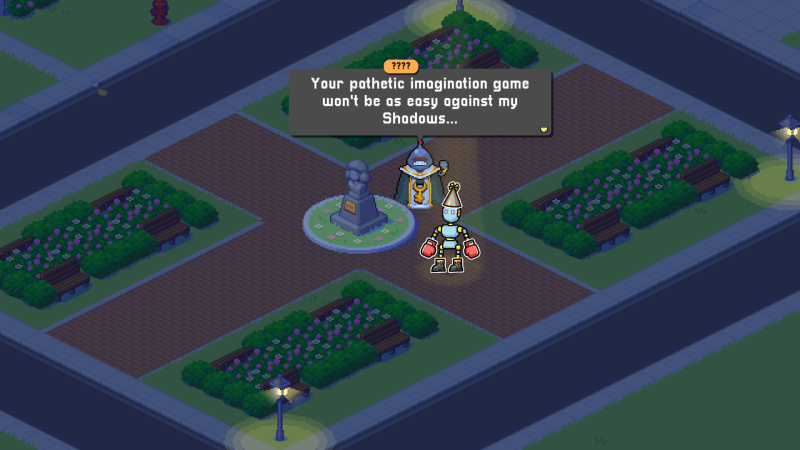Advance the dialogue with the yellow continue indicator

click(543, 128)
